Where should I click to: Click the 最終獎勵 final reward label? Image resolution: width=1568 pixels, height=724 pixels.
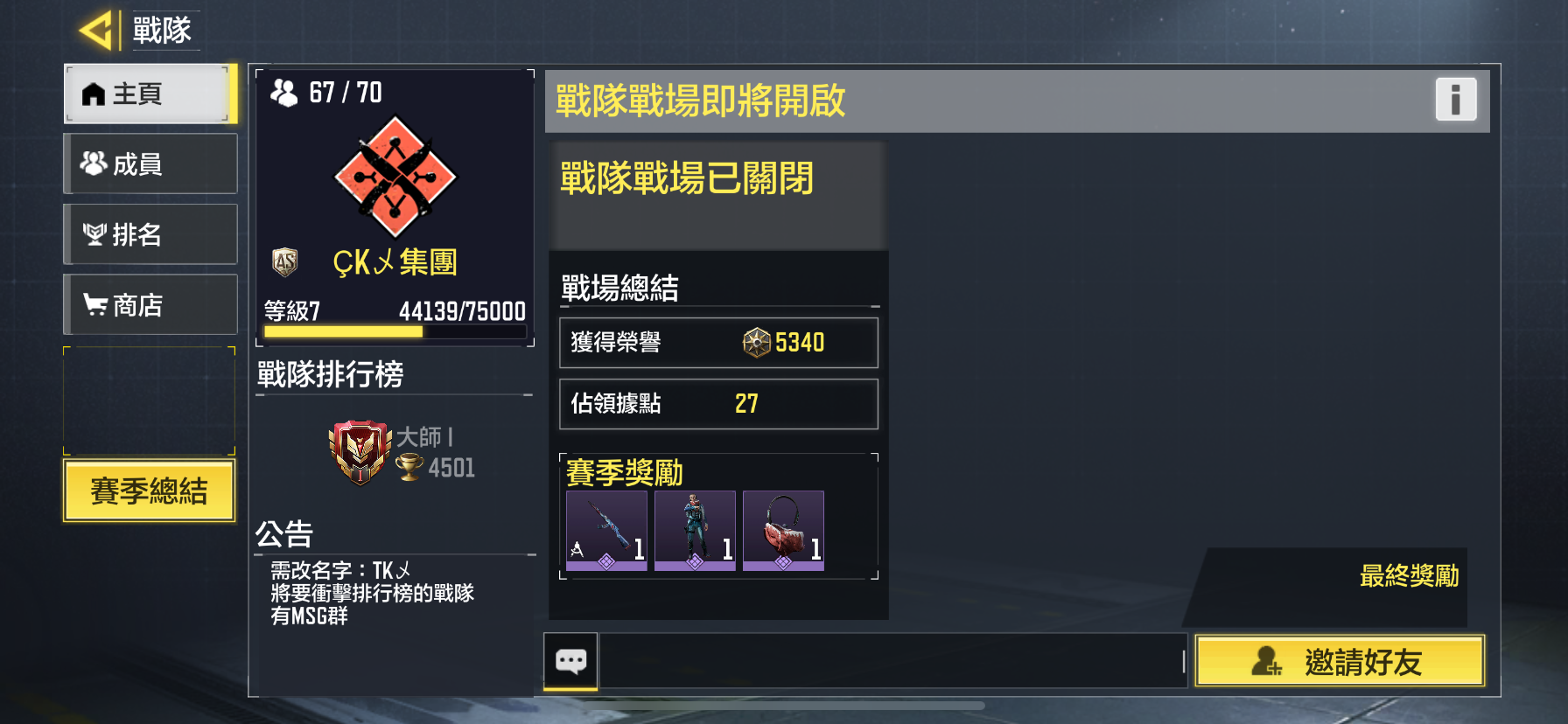(x=1410, y=574)
